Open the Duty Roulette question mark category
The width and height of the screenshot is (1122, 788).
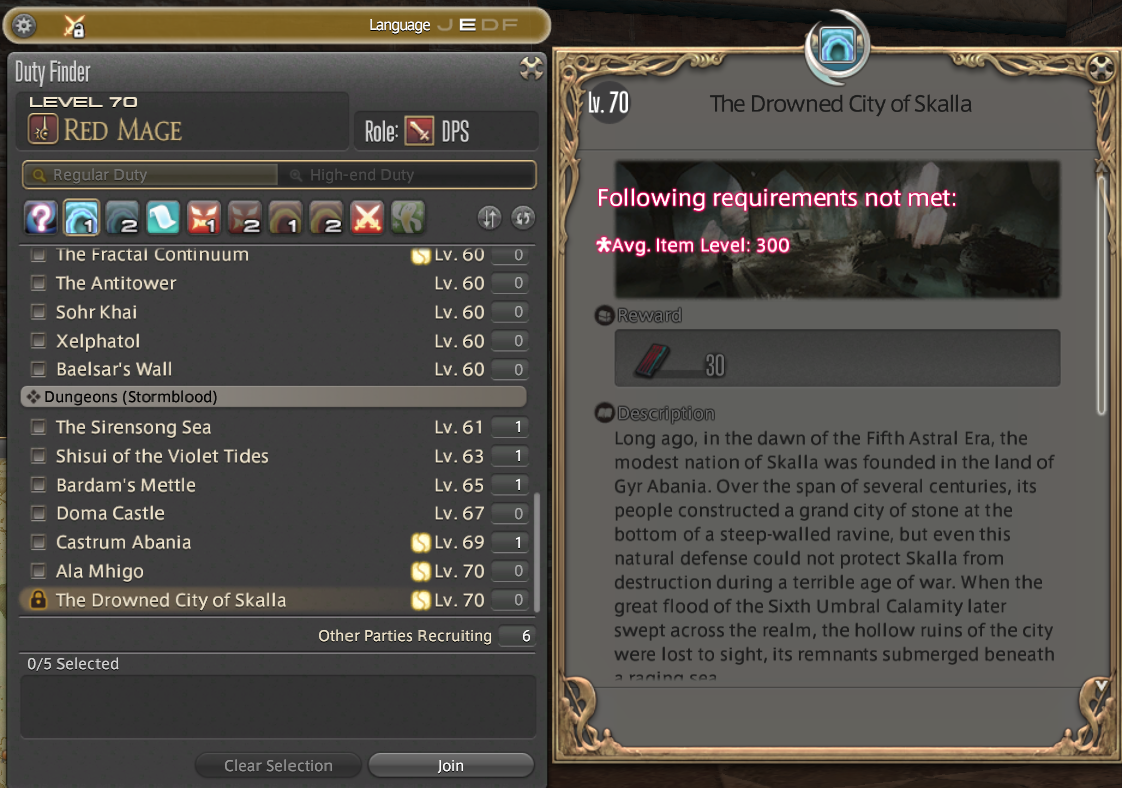(39, 217)
